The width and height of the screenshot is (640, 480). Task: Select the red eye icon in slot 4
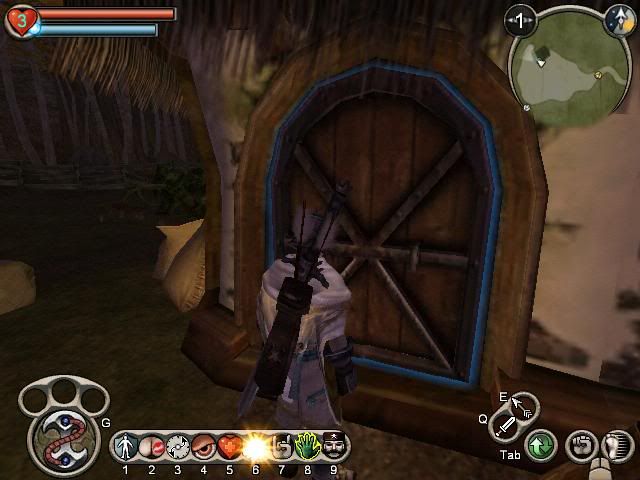(203, 445)
